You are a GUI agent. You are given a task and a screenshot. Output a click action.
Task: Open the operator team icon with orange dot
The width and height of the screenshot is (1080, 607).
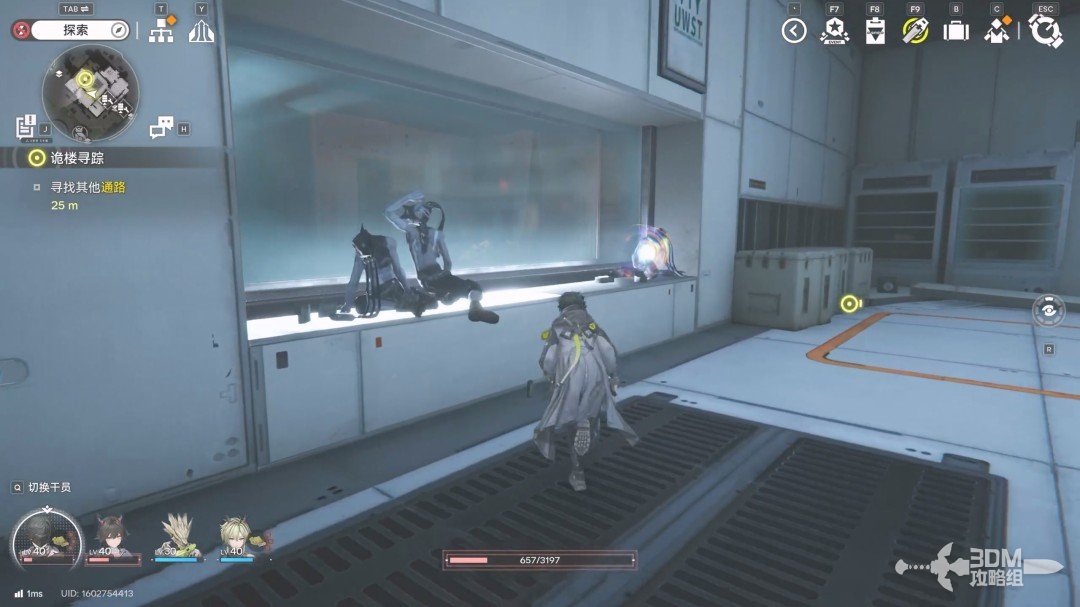pos(997,31)
